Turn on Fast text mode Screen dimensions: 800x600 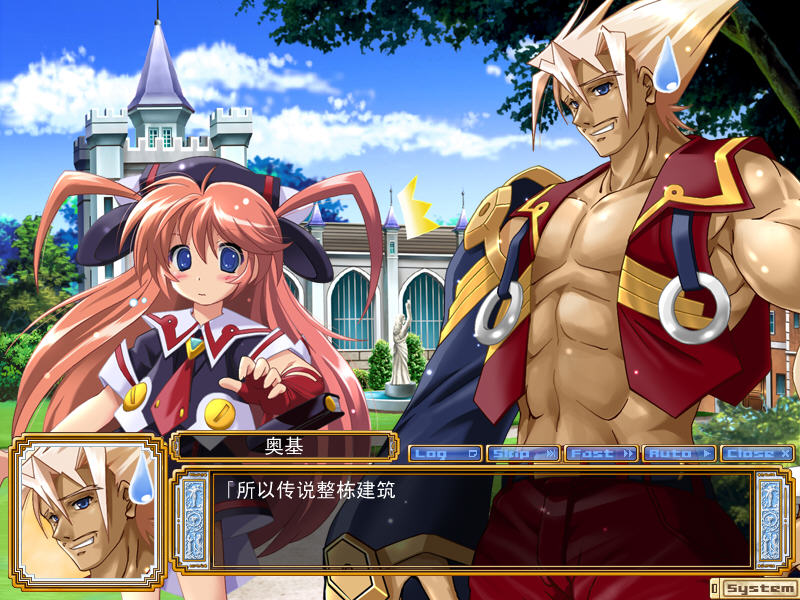coord(601,454)
